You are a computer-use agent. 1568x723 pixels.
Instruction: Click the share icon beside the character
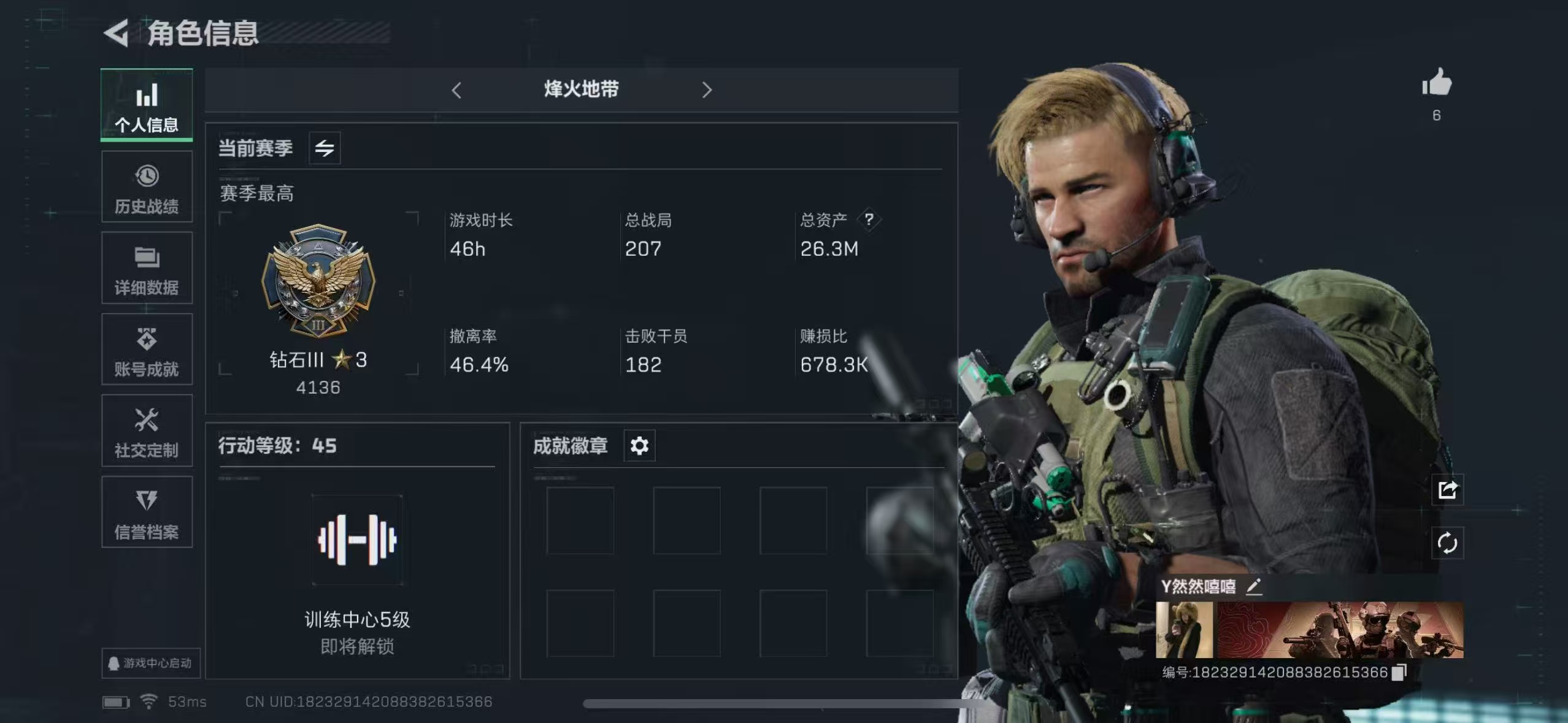[1448, 489]
